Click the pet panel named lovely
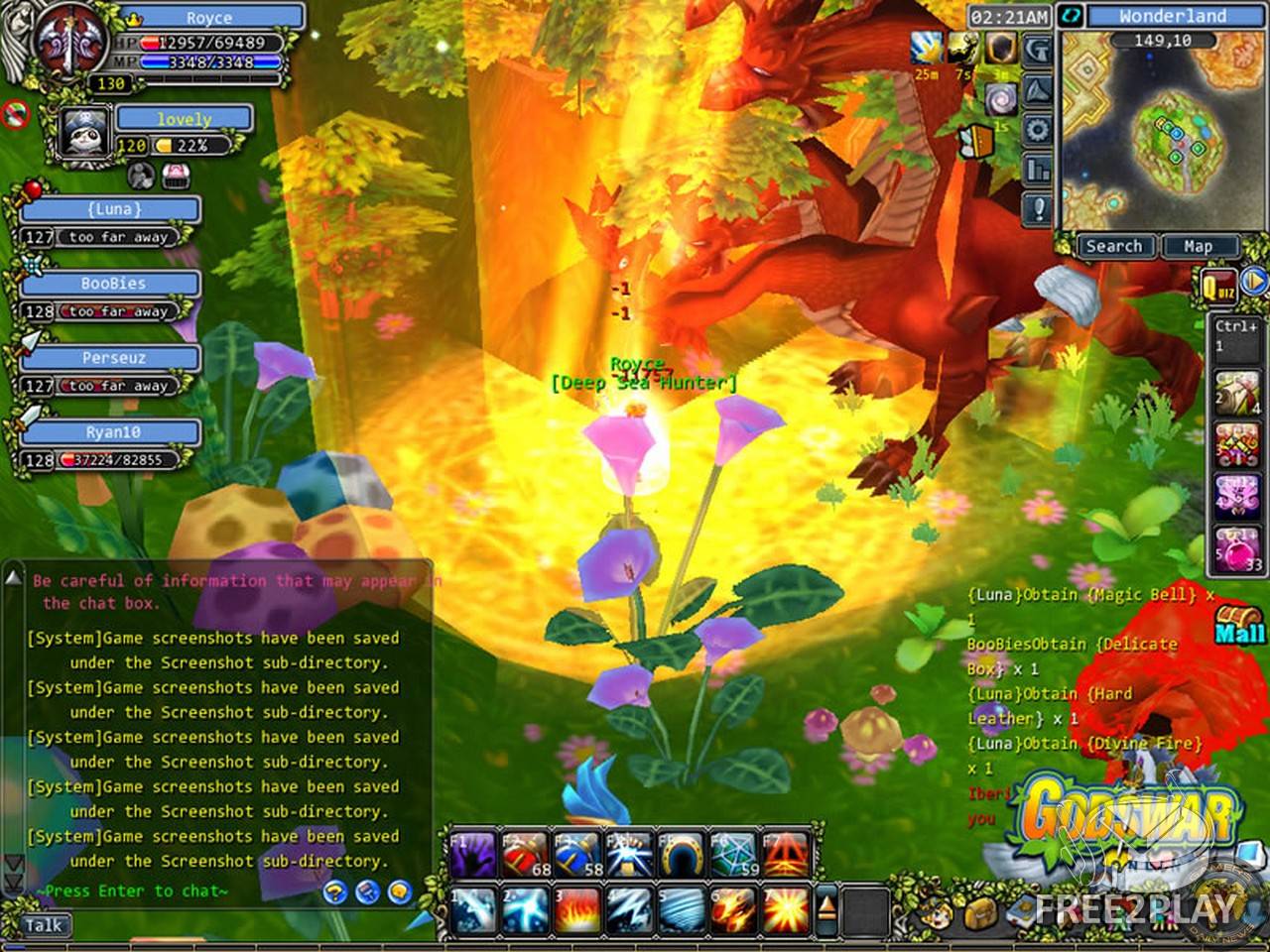This screenshot has height=952, width=1270. tap(184, 119)
